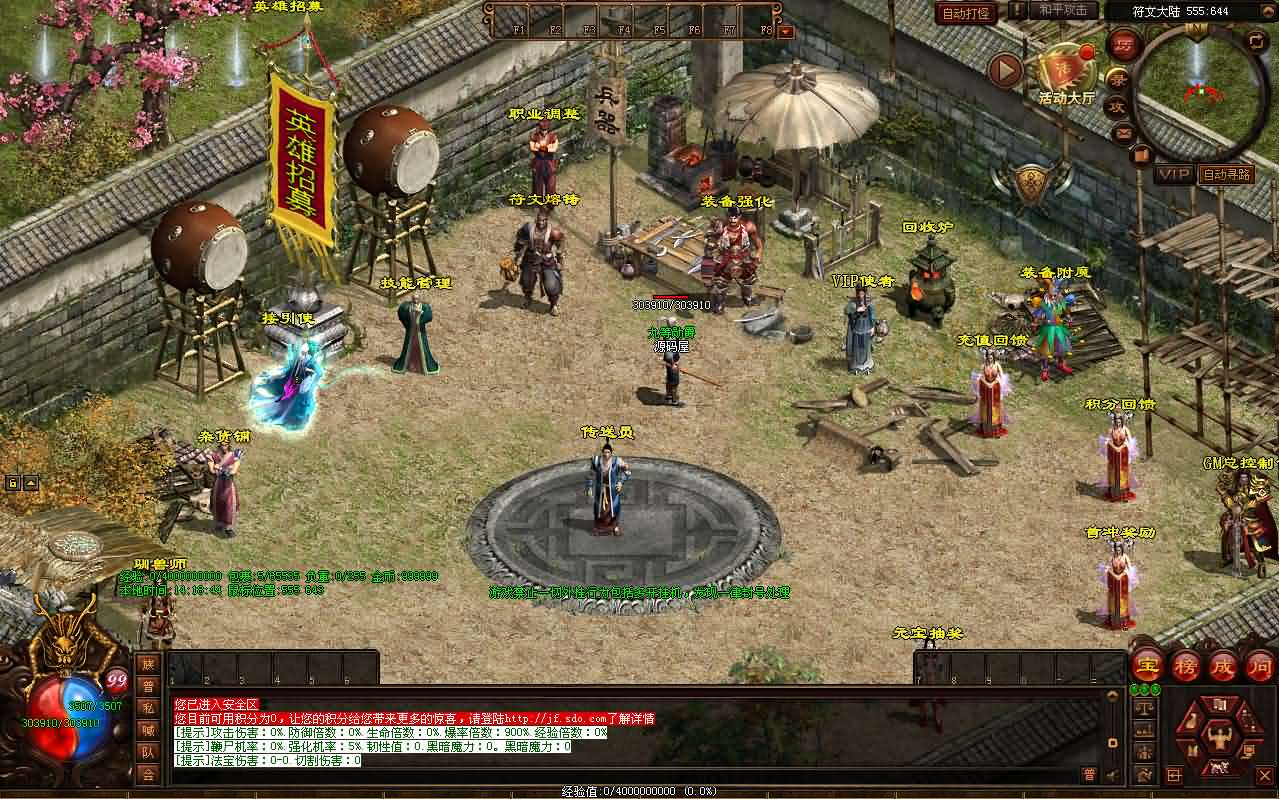The width and height of the screenshot is (1279, 799).
Task: Open the 榜 rankings button
Action: [1187, 665]
